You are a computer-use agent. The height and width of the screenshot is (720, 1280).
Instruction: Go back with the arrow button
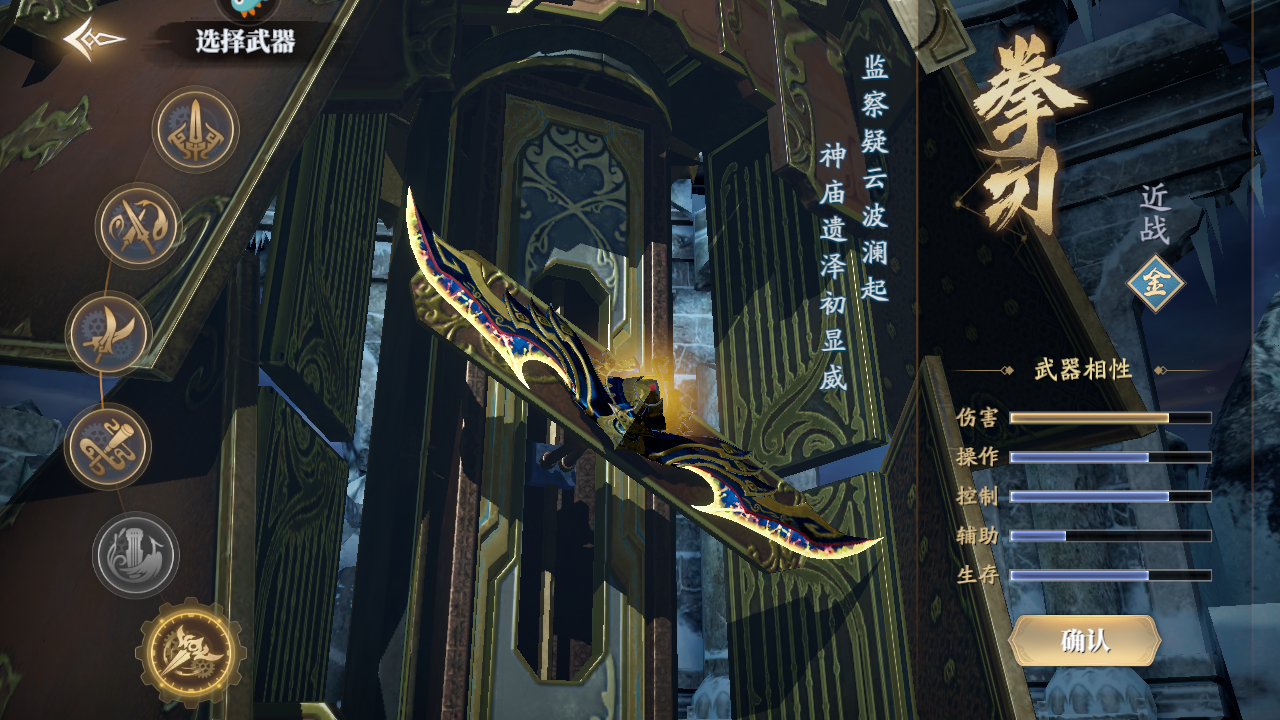click(x=94, y=40)
